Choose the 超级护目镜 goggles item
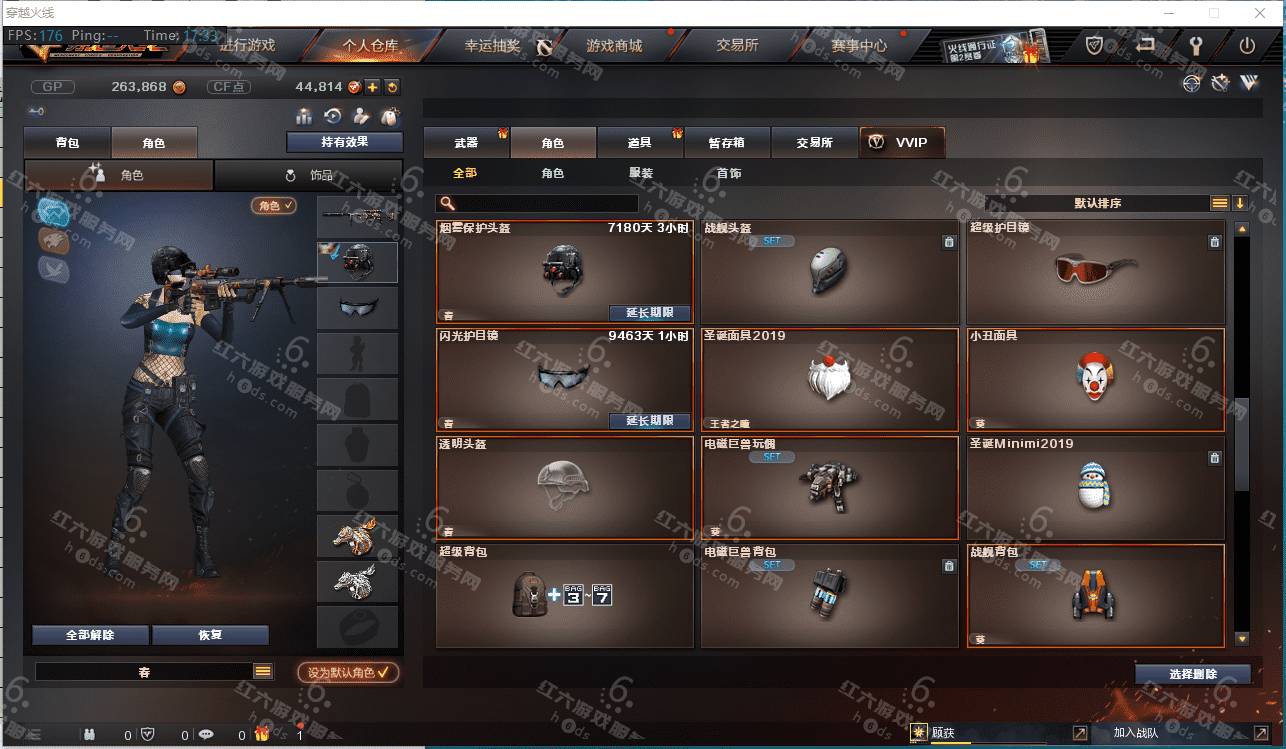 1095,271
